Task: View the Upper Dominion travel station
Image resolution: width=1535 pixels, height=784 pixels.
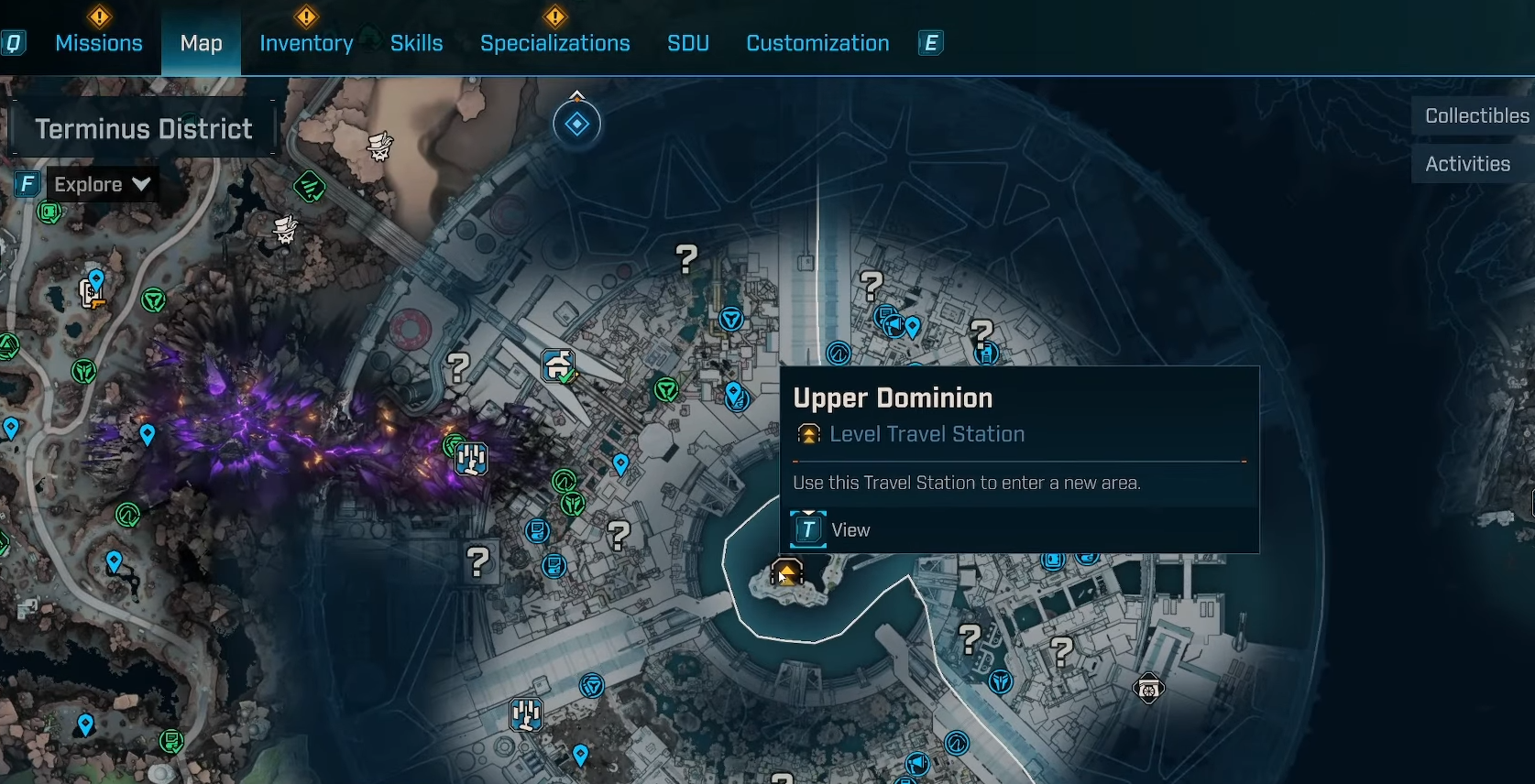Action: coord(831,530)
